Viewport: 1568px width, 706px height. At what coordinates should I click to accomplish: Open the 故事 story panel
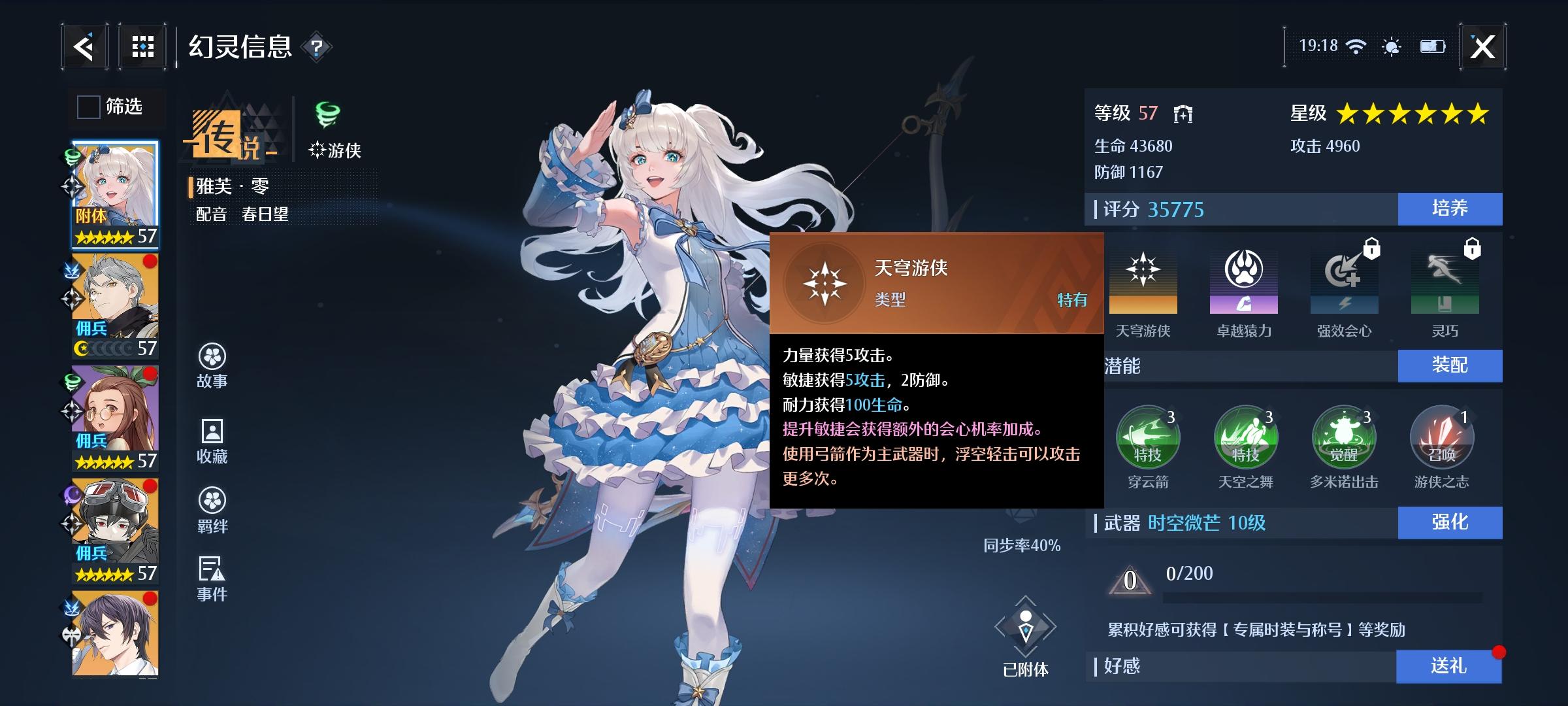(212, 366)
